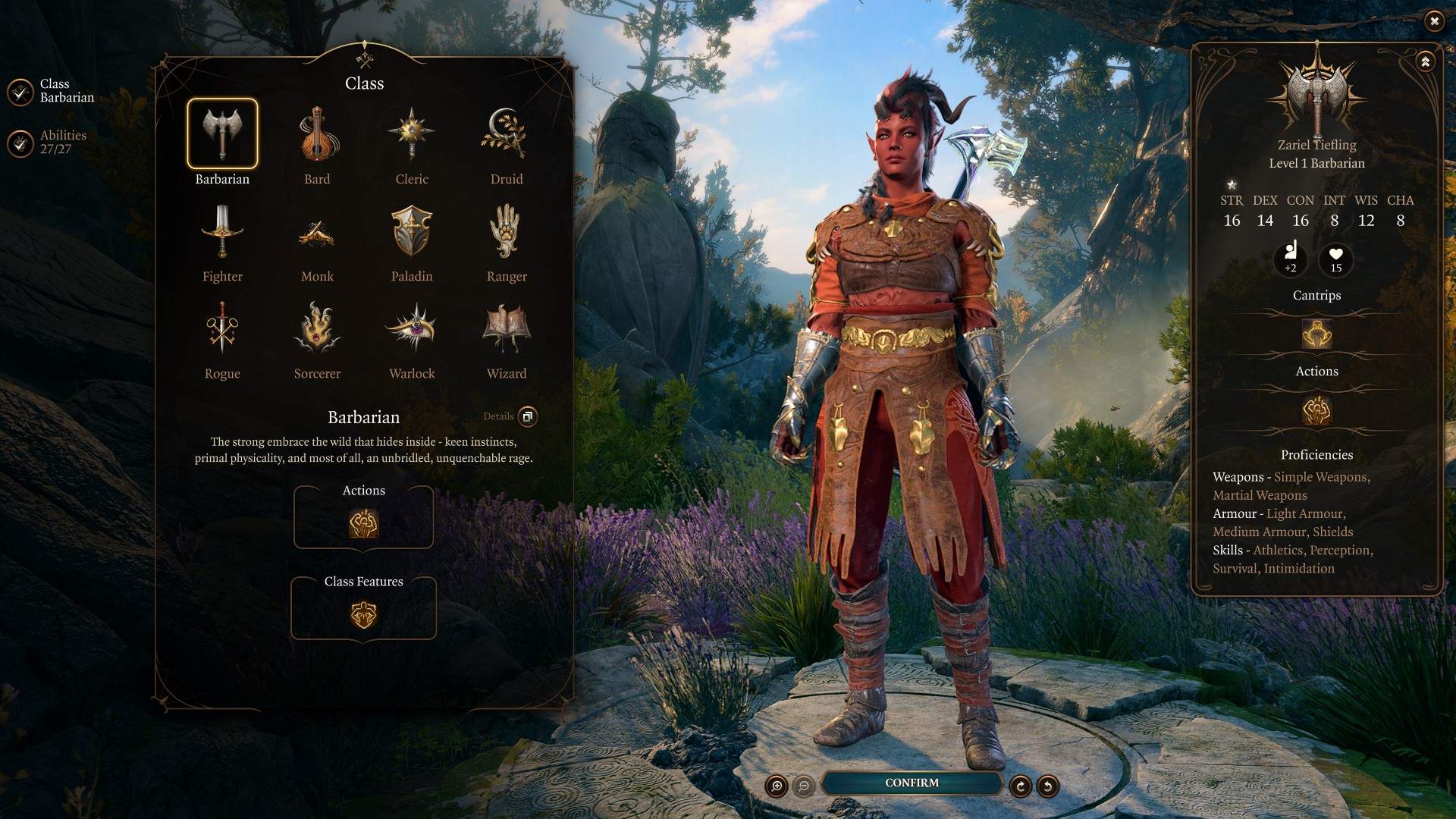Screen dimensions: 1456x819
Task: Open the Rage icon under Actions
Action: coord(362,522)
